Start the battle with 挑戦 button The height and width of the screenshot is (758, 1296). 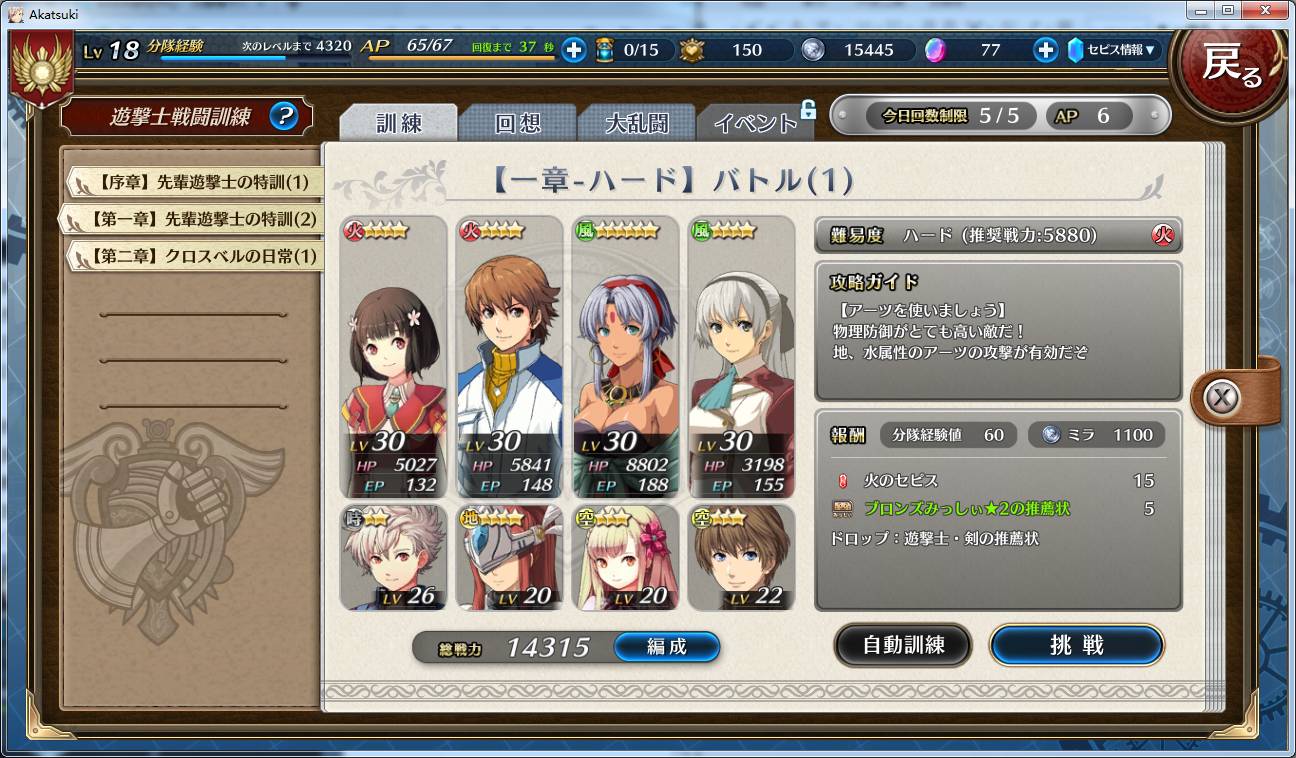[1076, 645]
